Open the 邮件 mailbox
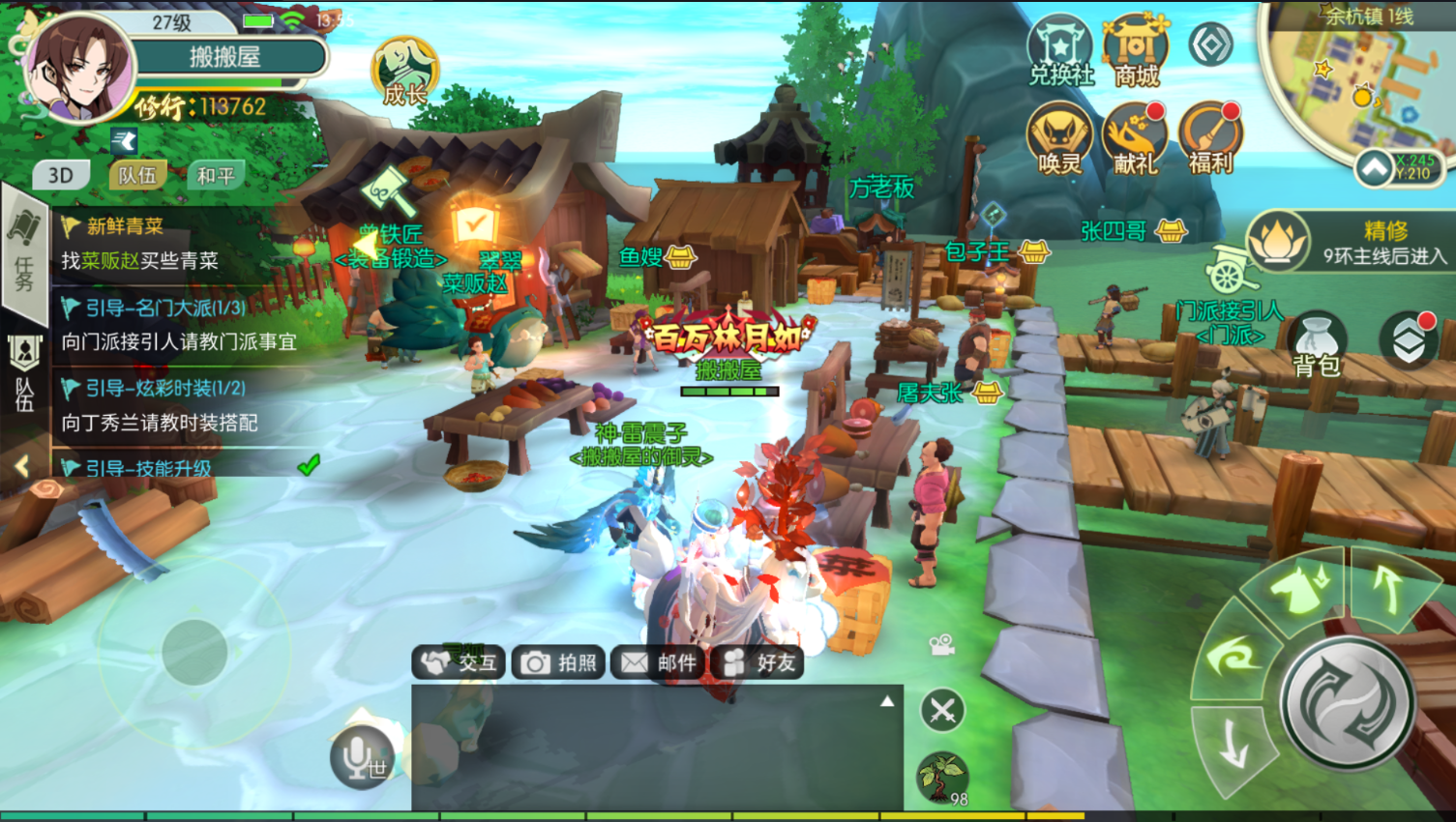 pyautogui.click(x=659, y=662)
